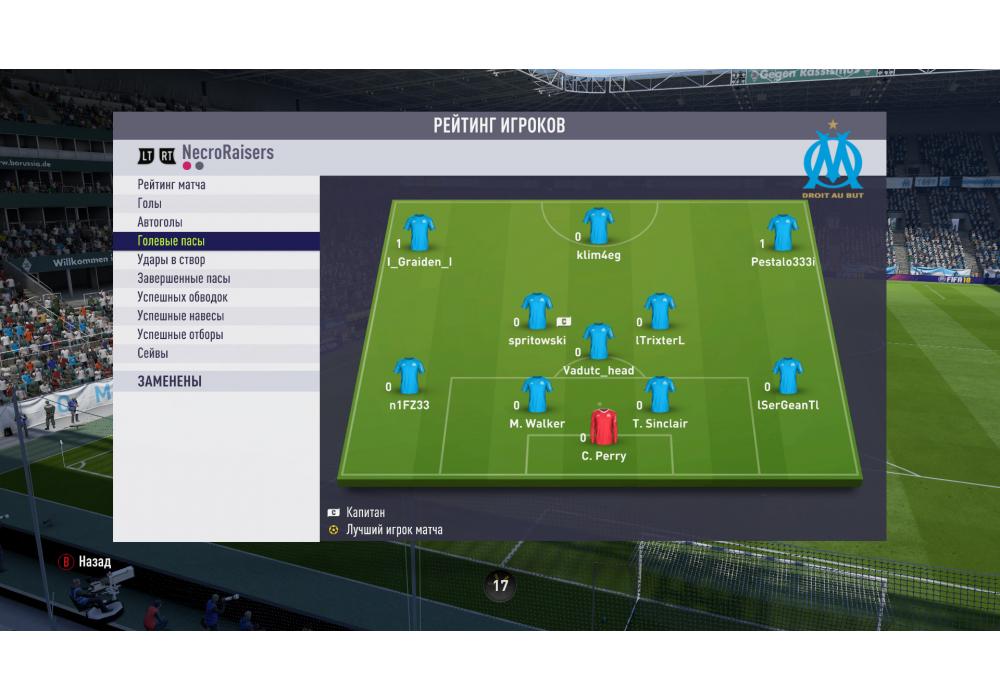
Task: Open the ЗАМЕНЕНЫ section
Action: [x=170, y=381]
